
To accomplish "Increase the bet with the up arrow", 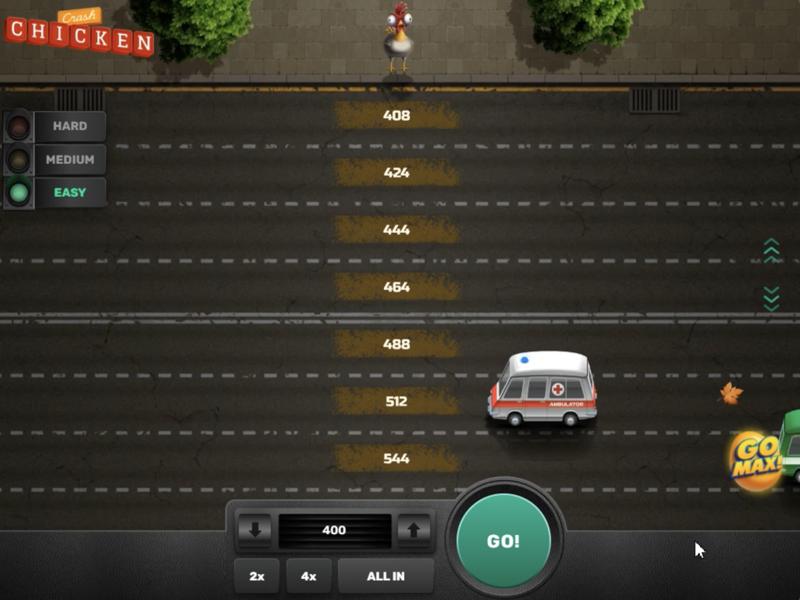I will 414,530.
